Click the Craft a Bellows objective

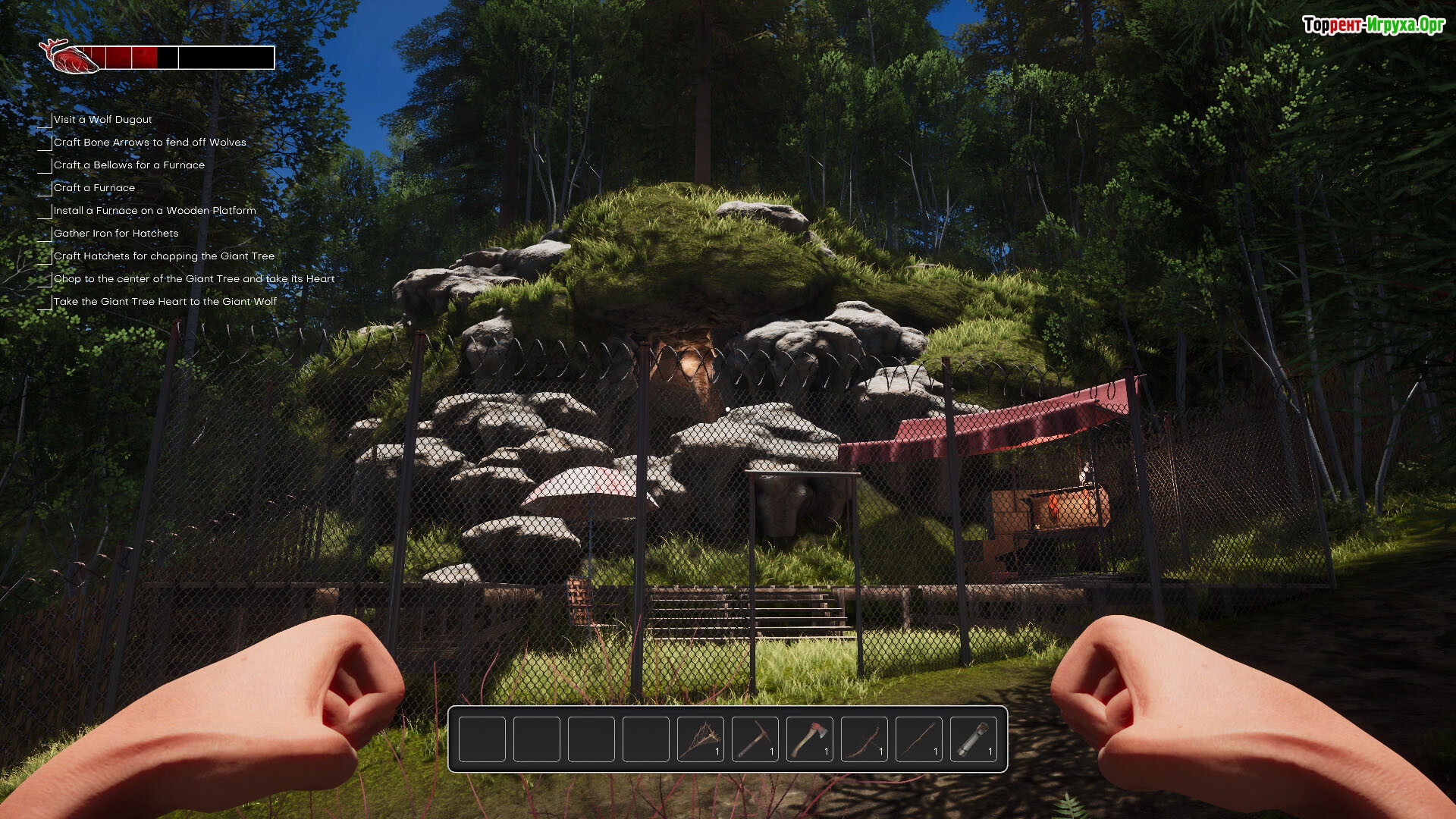click(129, 165)
